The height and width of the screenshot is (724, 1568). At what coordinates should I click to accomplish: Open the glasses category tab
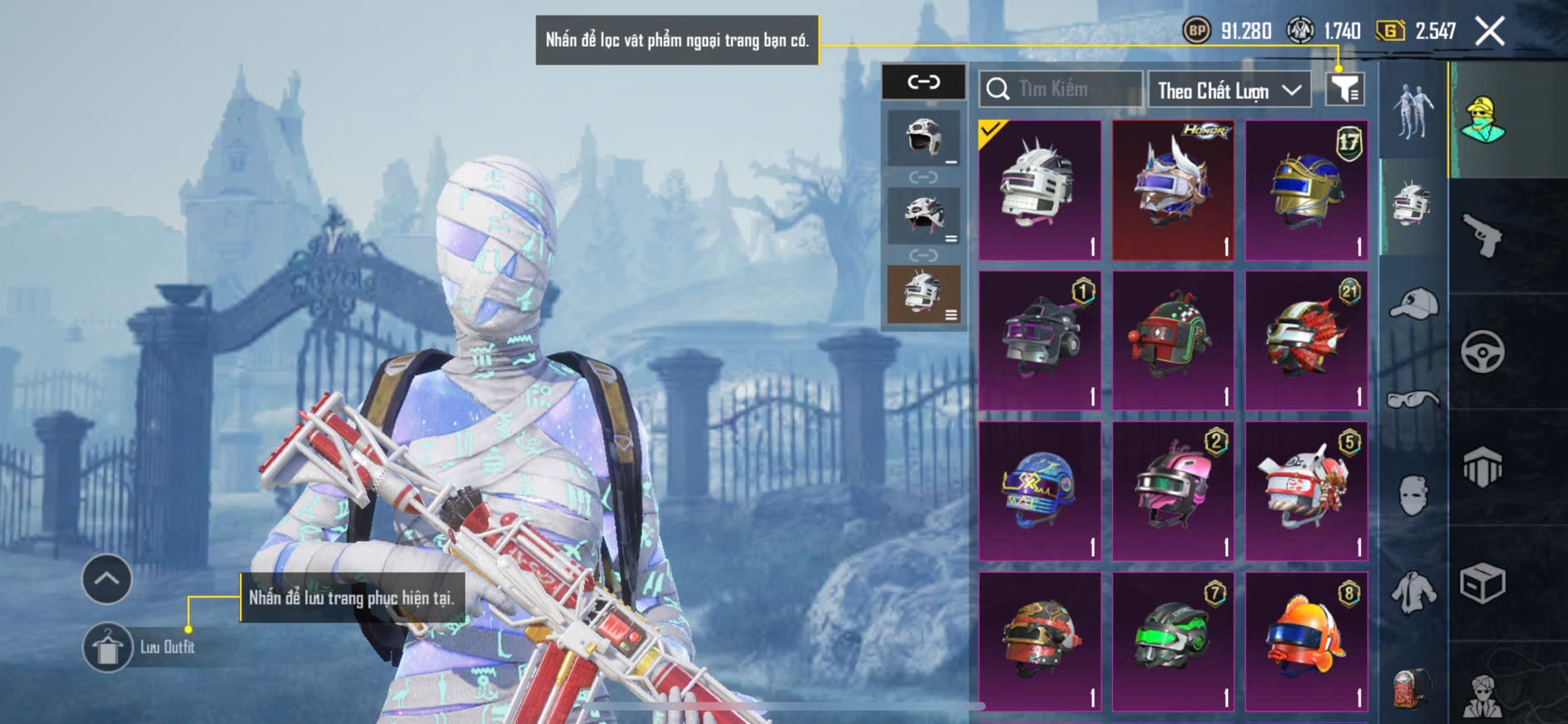[1413, 400]
